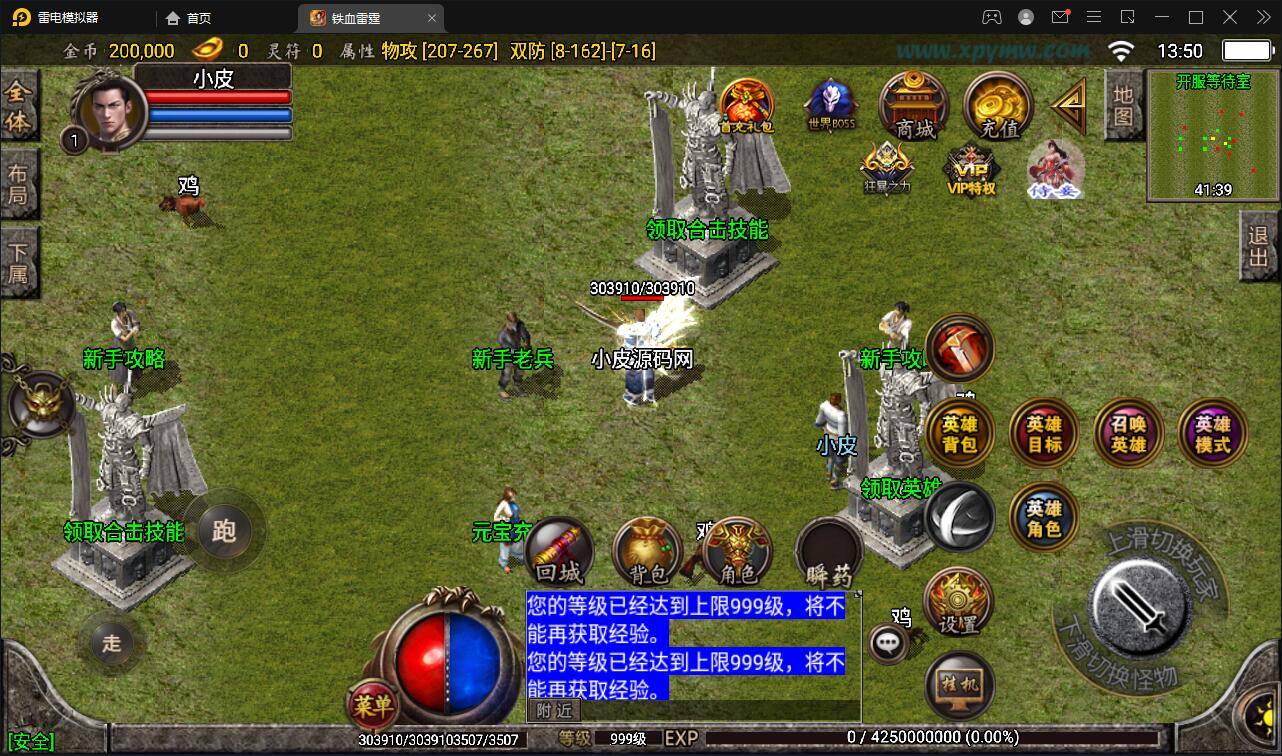The height and width of the screenshot is (756, 1282).
Task: Open the 充值 recharge icon
Action: pyautogui.click(x=999, y=105)
